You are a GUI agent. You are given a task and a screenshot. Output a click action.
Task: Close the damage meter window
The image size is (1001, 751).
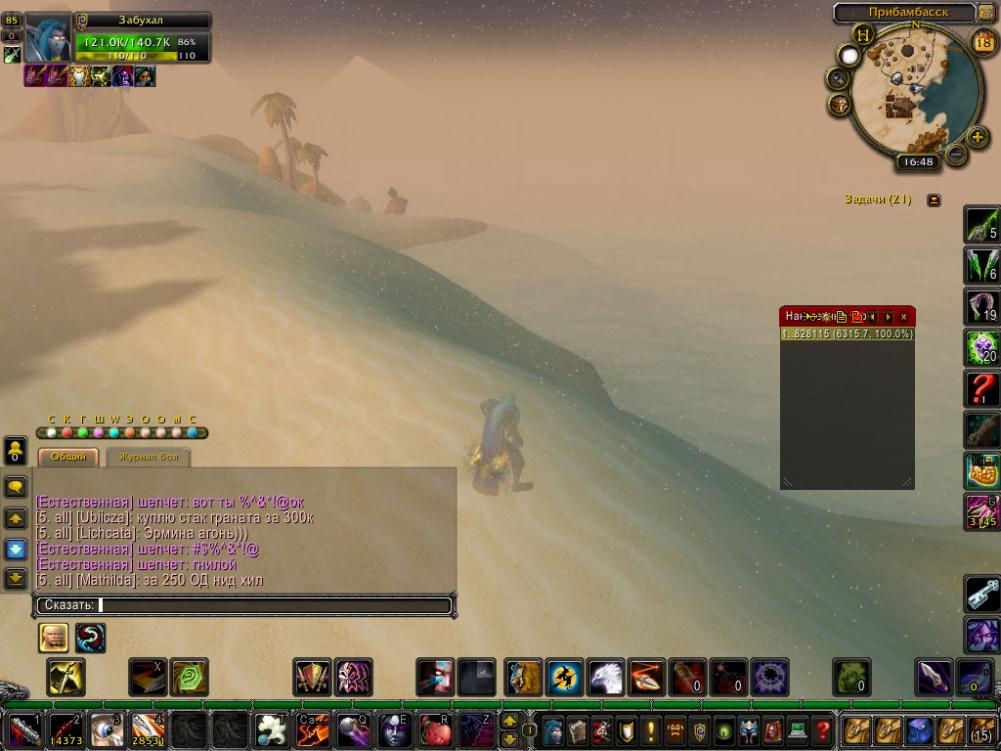[x=903, y=316]
